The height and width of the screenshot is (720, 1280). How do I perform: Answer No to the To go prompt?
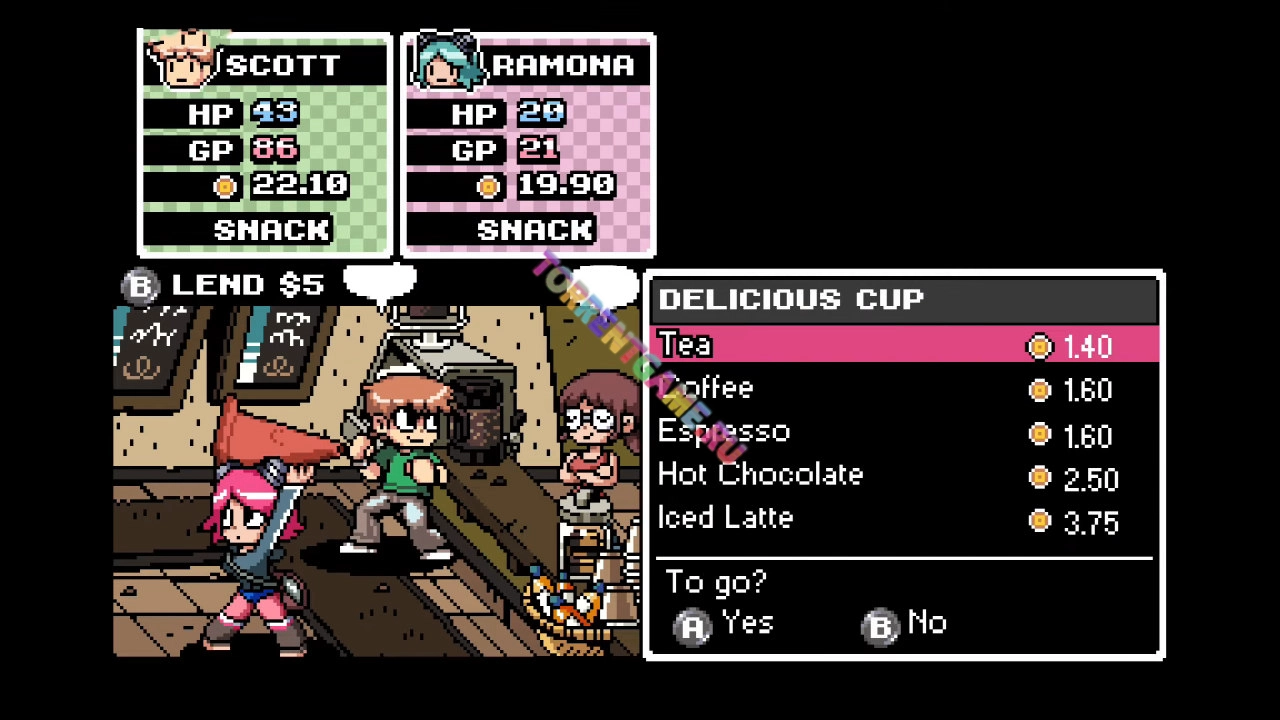[905, 625]
